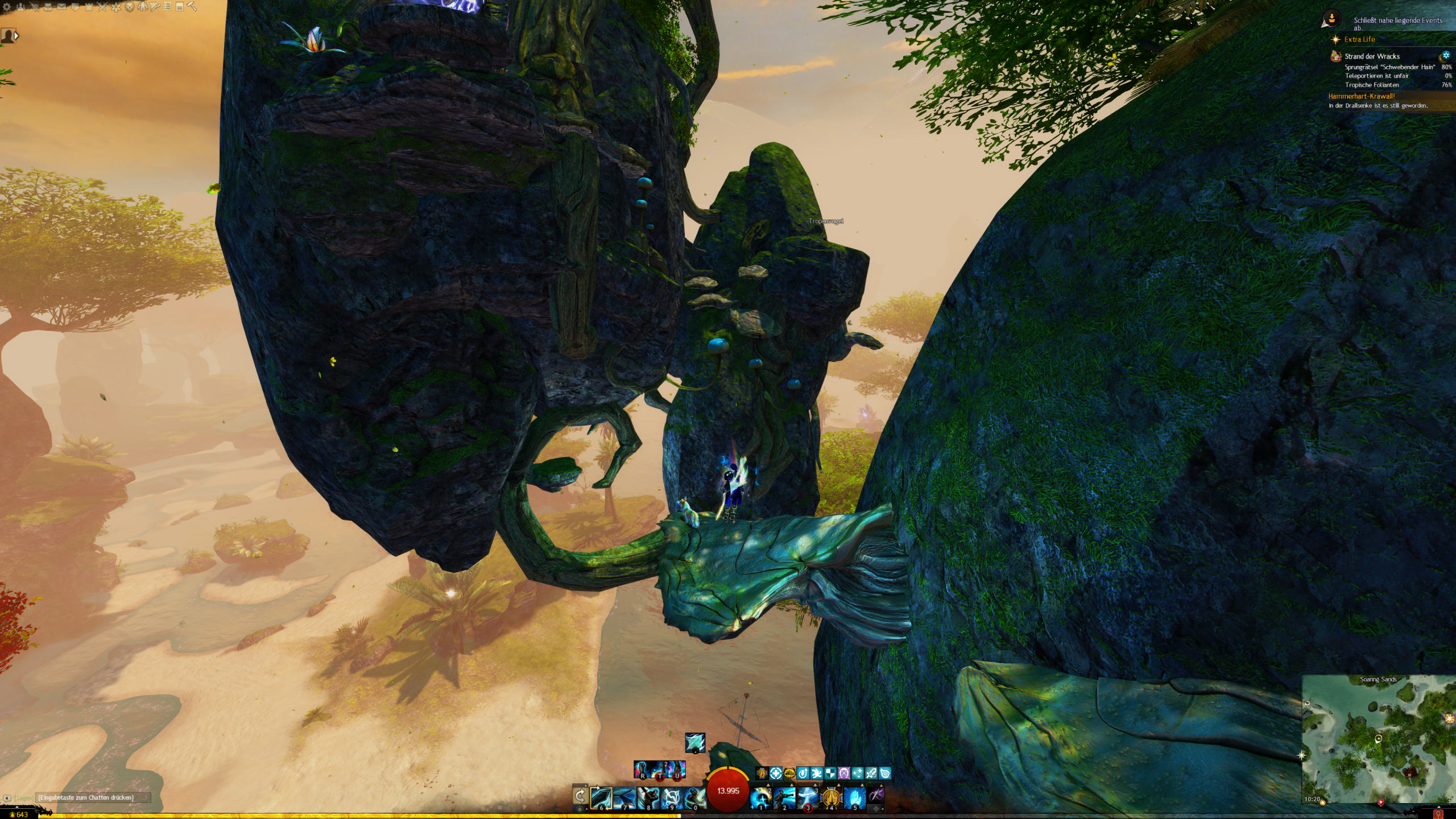Click the Soaring Sands minimap
1456x819 pixels.
tap(1378, 739)
